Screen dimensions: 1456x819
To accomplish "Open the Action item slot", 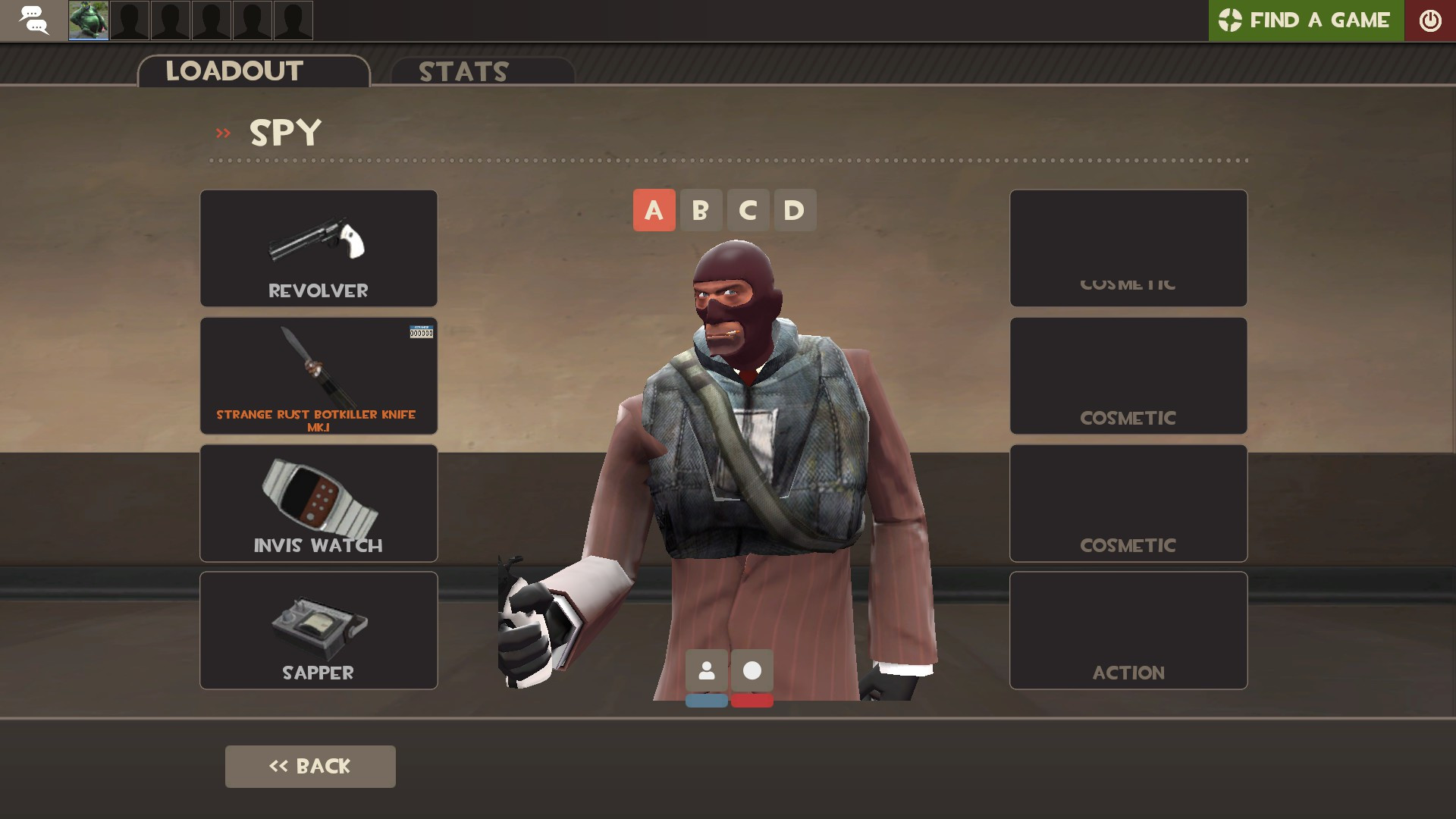I will [x=1128, y=629].
